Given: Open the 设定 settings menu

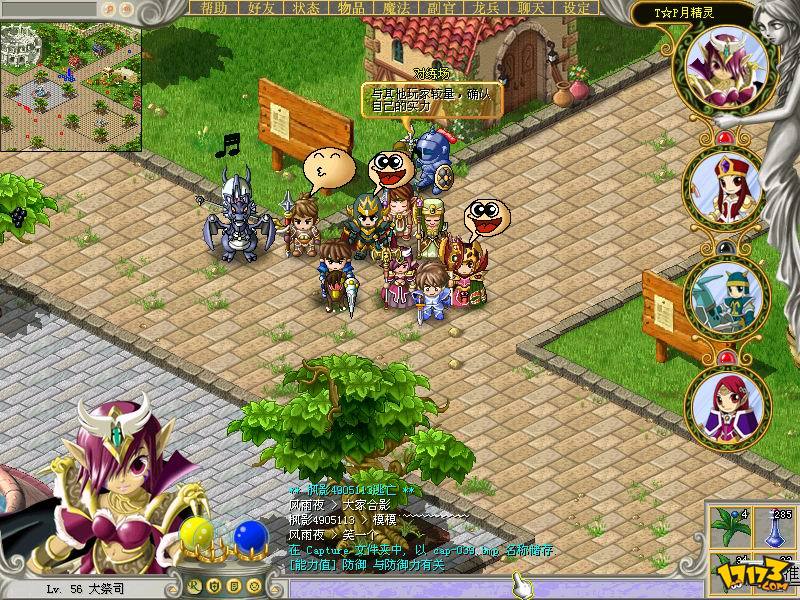Looking at the screenshot, I should pyautogui.click(x=577, y=8).
